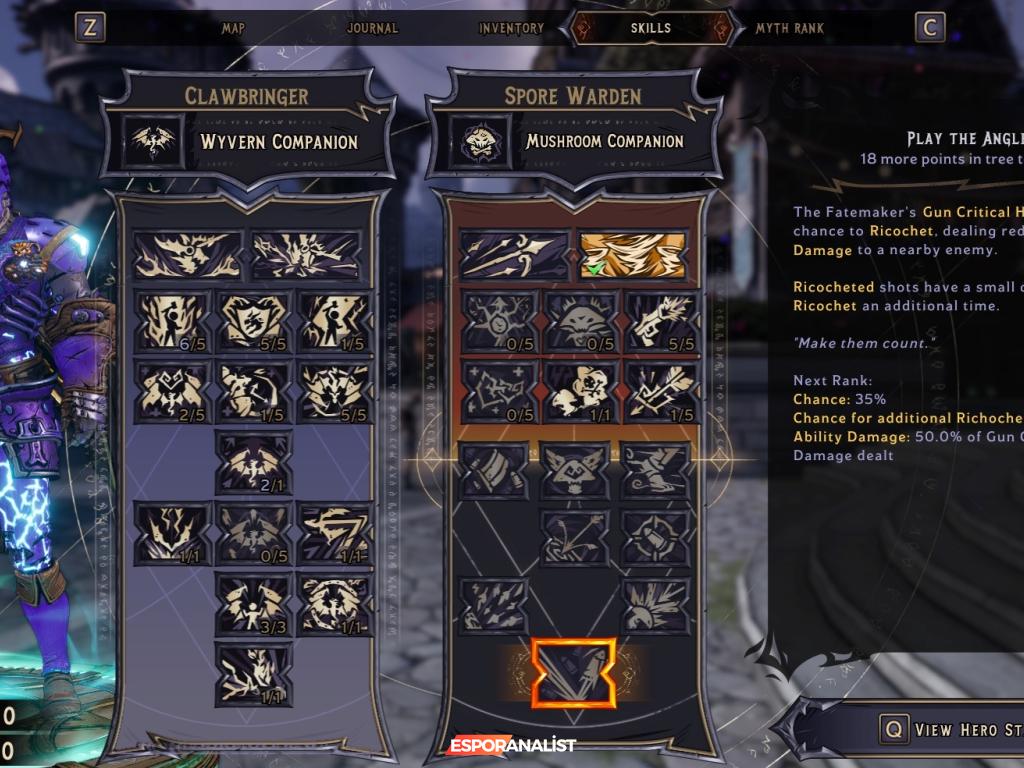Select the Clawbringer skill showing 3/3
Screen dimensions: 1024x768
(254, 603)
